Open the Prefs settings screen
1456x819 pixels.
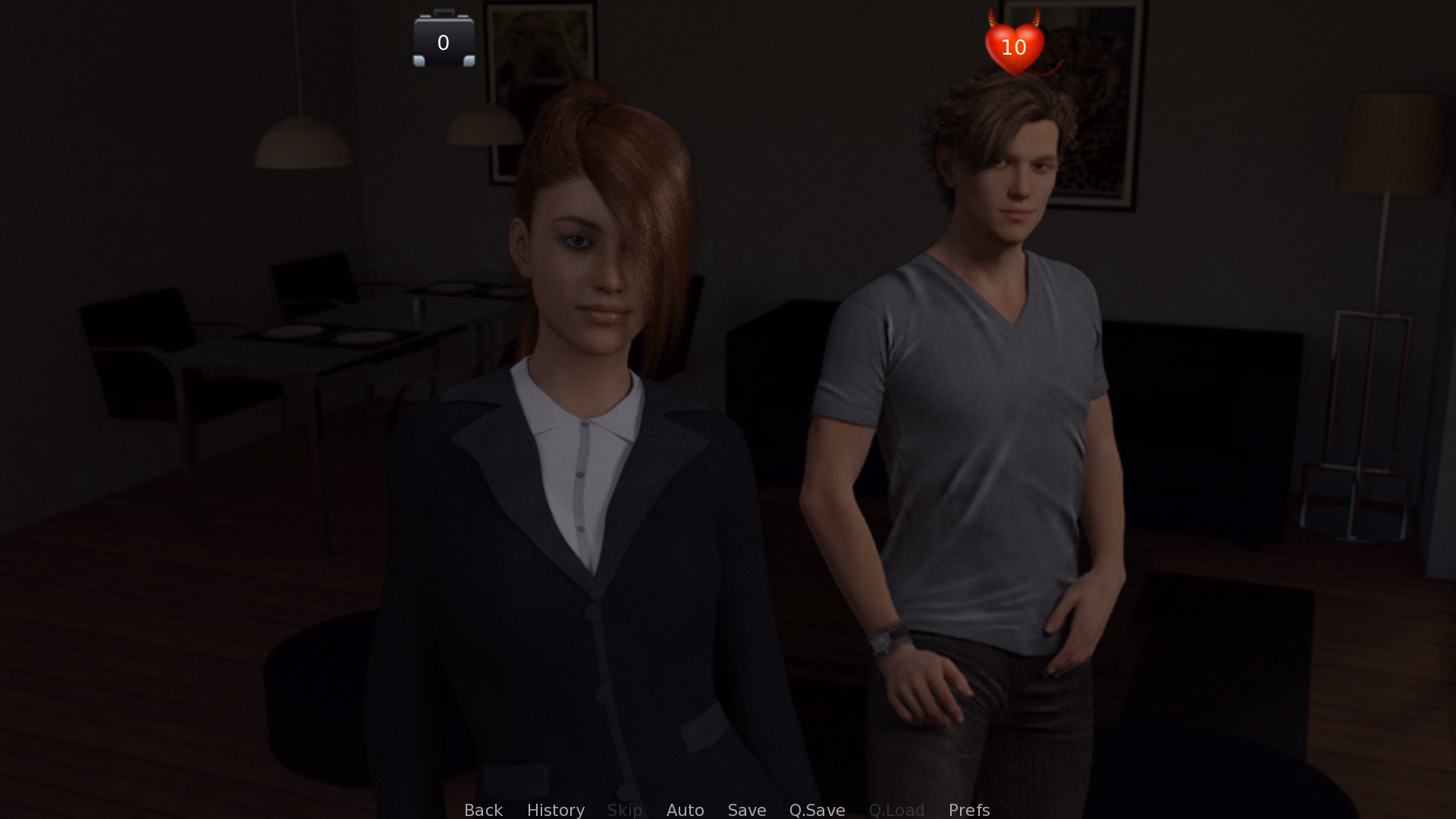968,810
